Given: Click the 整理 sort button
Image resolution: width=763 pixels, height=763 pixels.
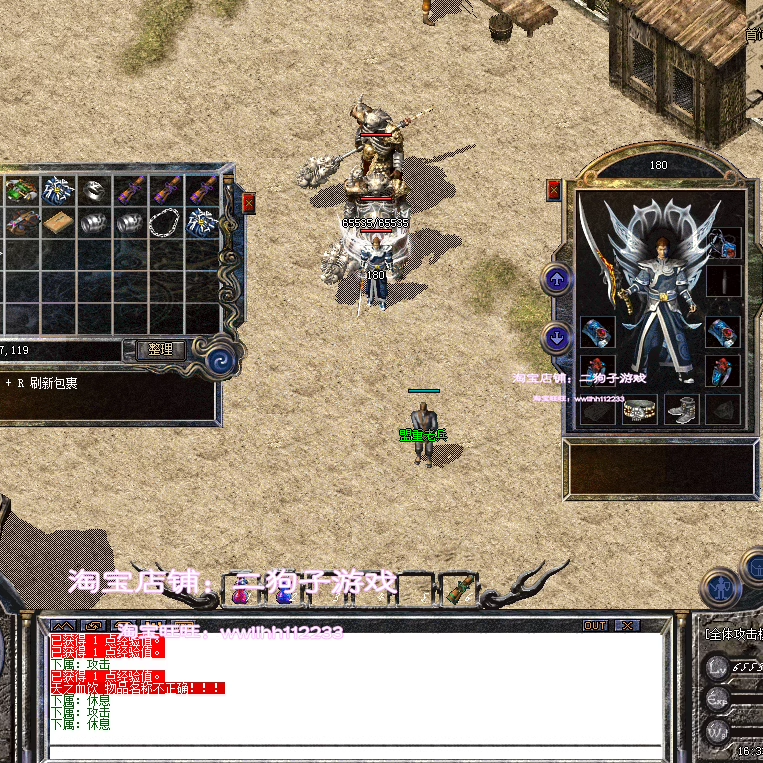Looking at the screenshot, I should [160, 350].
